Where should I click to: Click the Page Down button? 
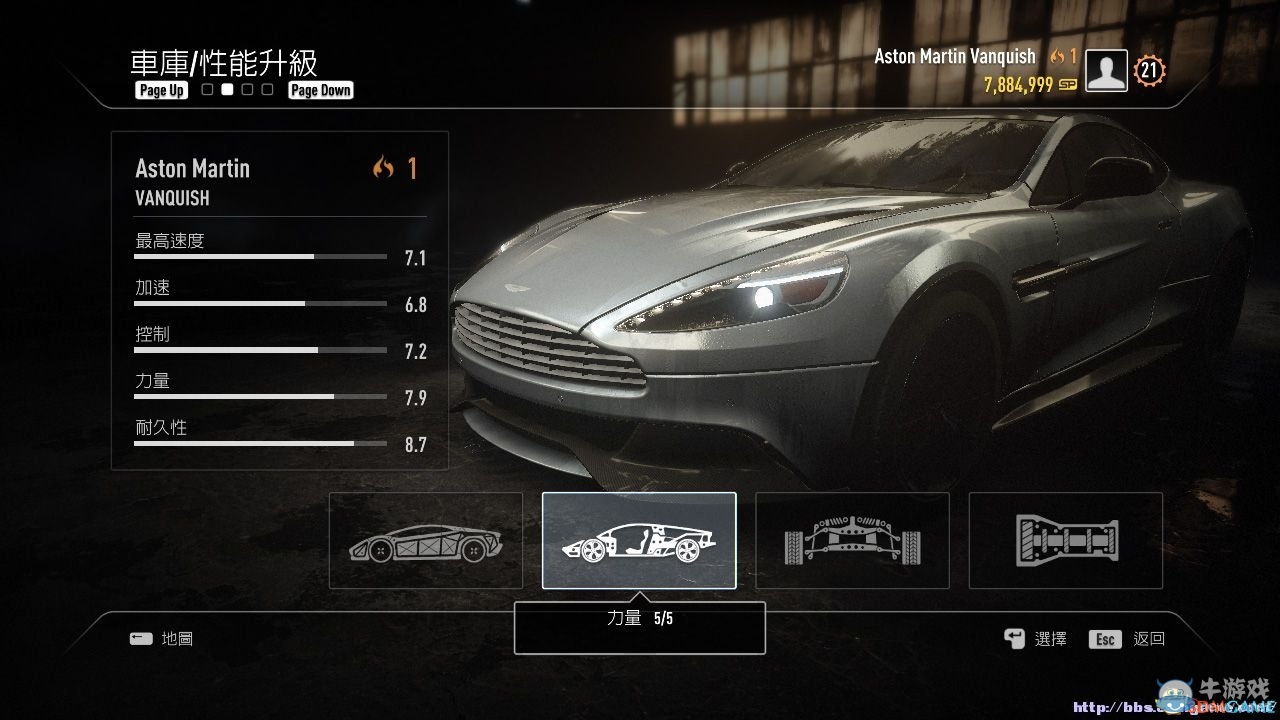320,89
